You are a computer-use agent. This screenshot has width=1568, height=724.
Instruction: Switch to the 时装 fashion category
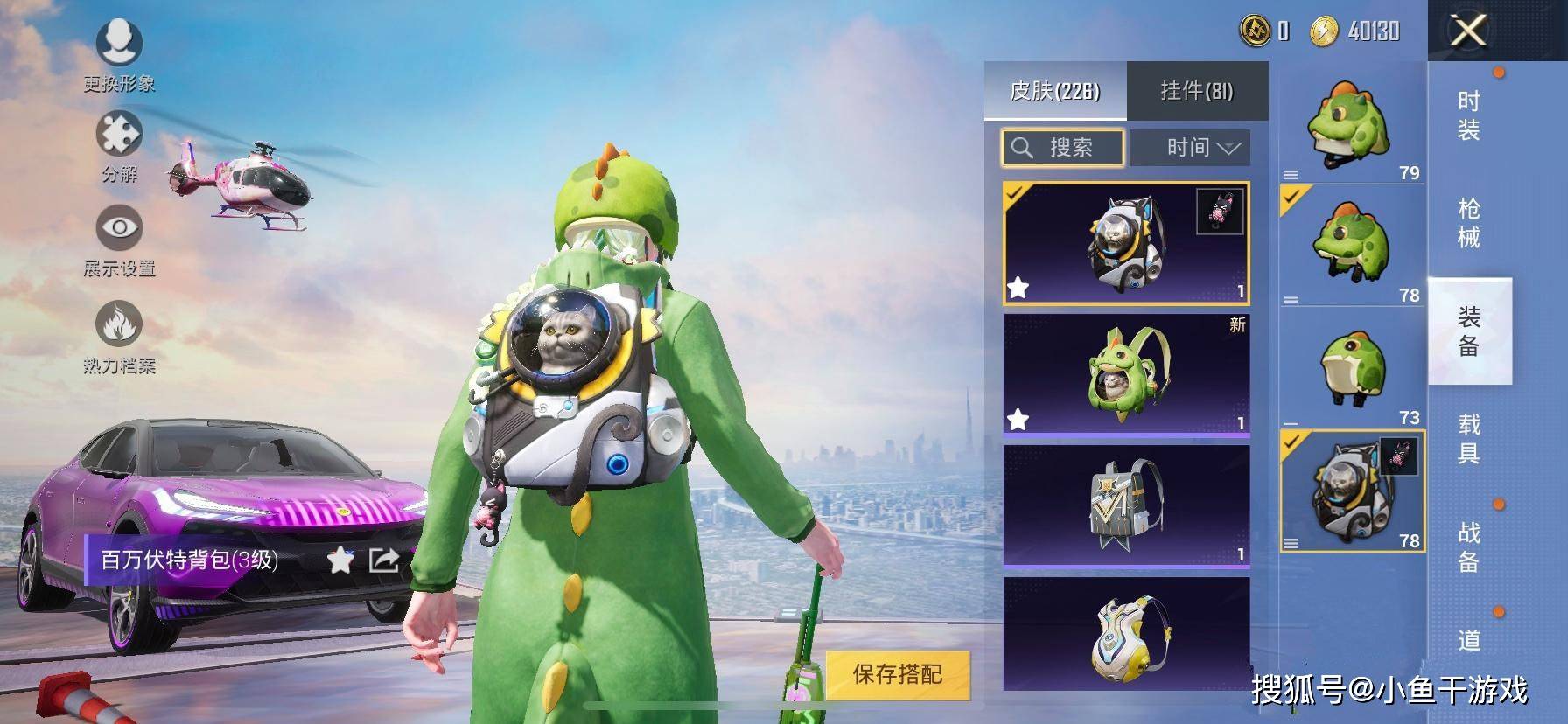coord(1469,115)
